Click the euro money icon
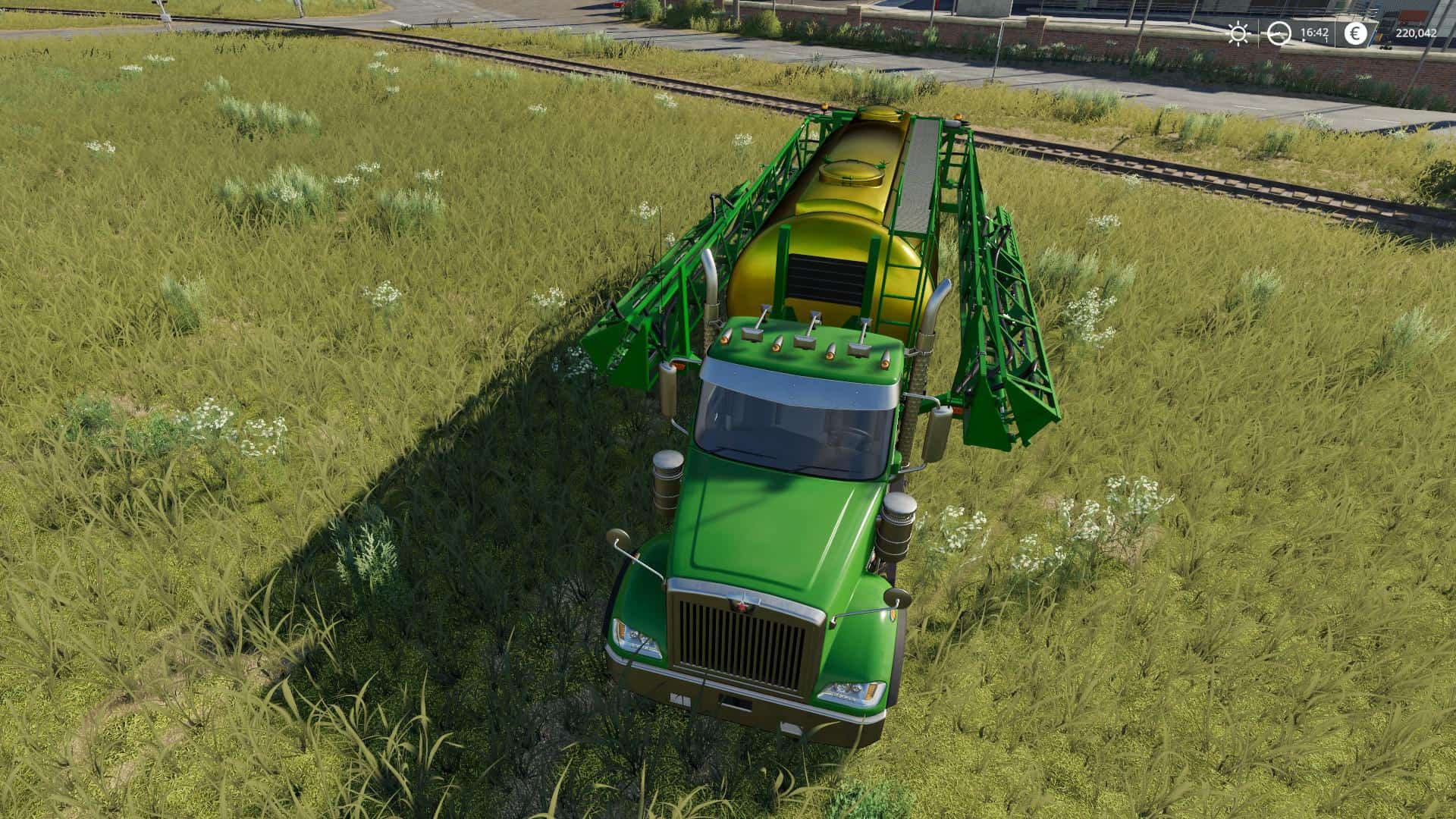The image size is (1456, 819). pyautogui.click(x=1355, y=33)
